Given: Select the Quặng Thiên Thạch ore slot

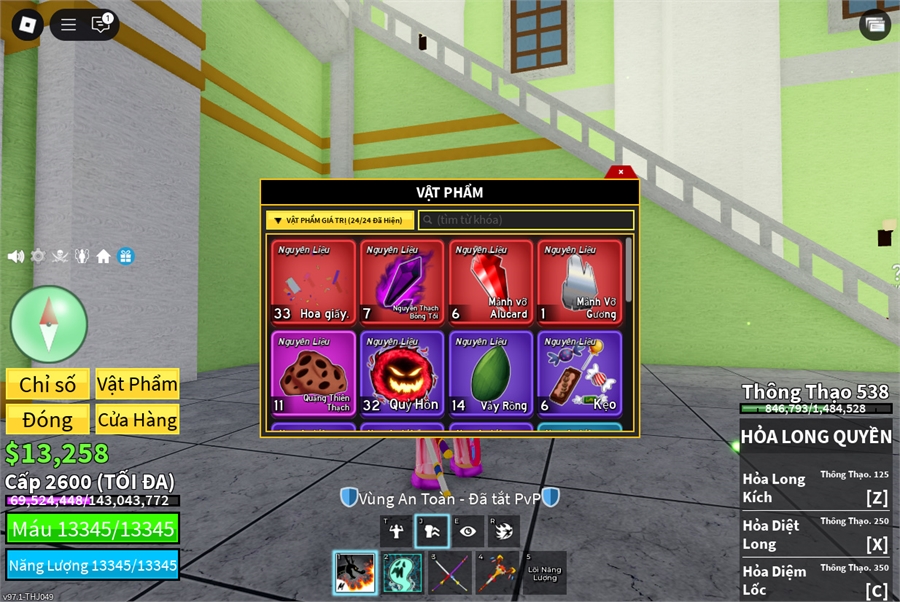Looking at the screenshot, I should pos(313,374).
